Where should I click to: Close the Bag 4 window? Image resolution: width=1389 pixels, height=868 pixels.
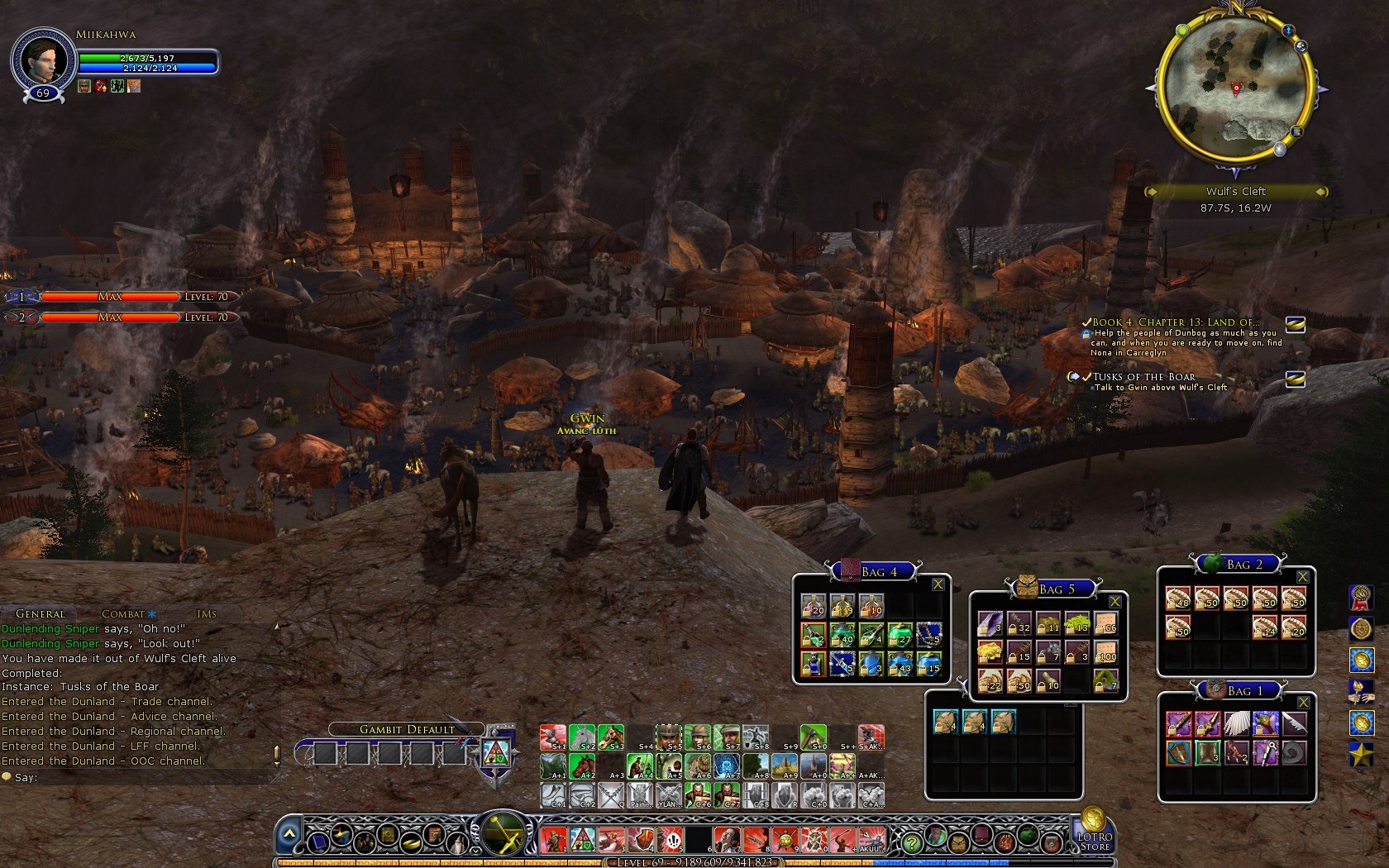[938, 584]
